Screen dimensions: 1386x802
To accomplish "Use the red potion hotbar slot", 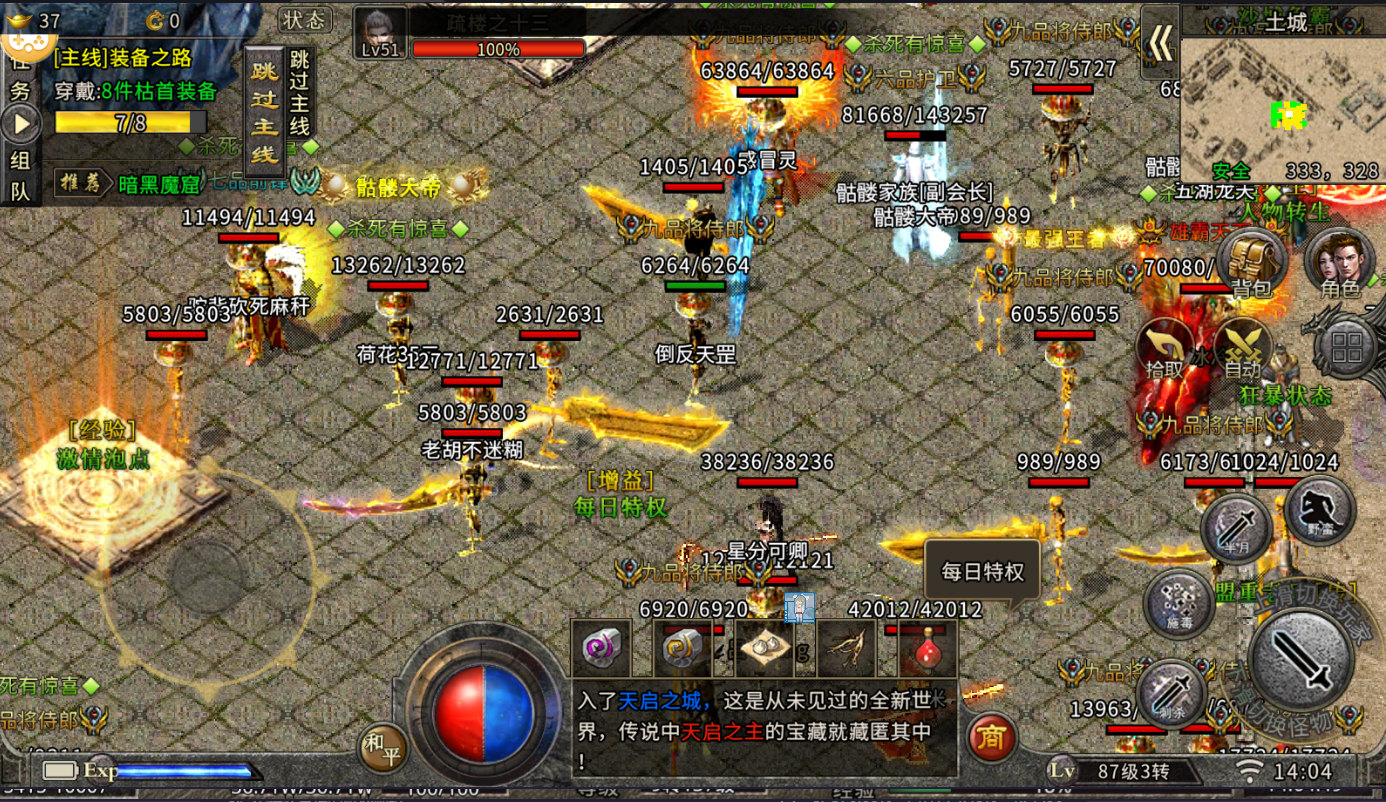I will (927, 648).
